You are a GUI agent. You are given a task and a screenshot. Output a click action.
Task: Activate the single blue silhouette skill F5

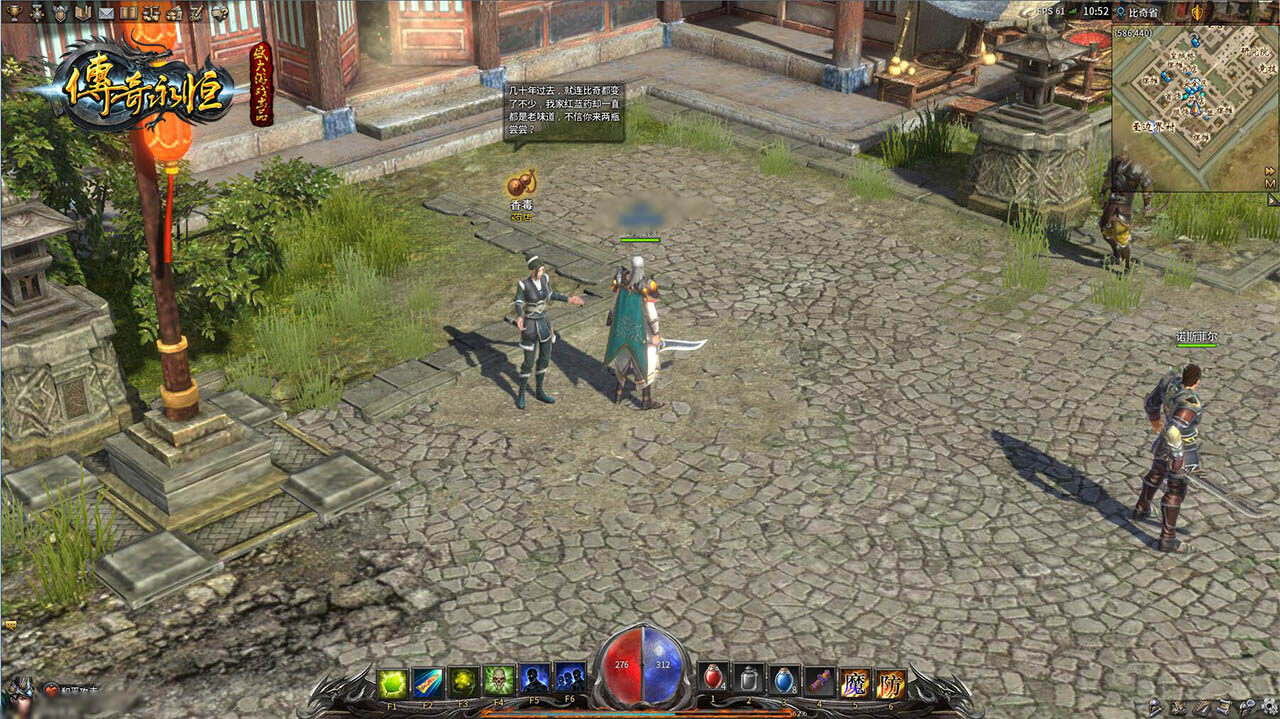(x=535, y=679)
